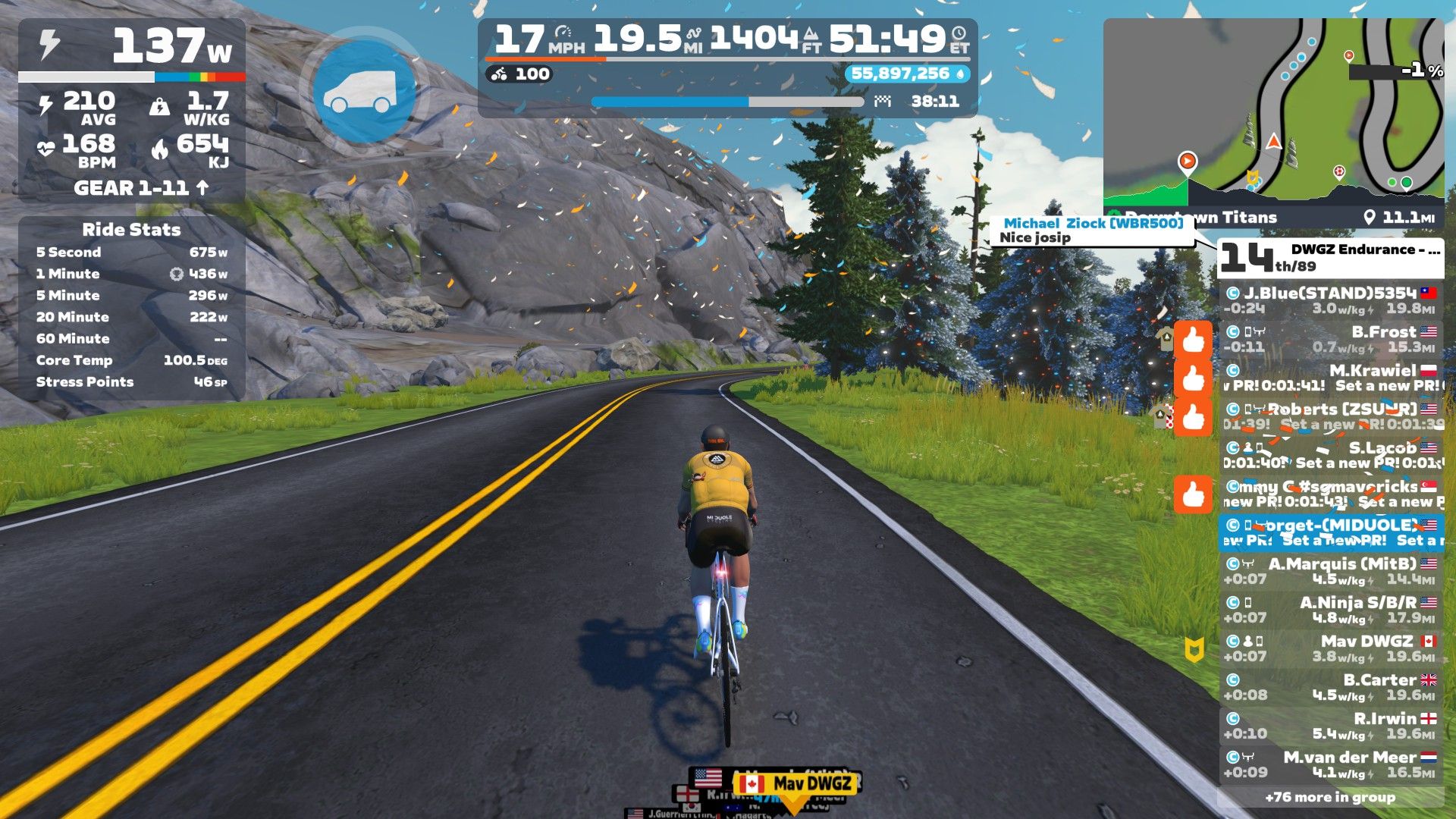
Task: Select the Mav DWGZ rider row
Action: tap(1332, 648)
